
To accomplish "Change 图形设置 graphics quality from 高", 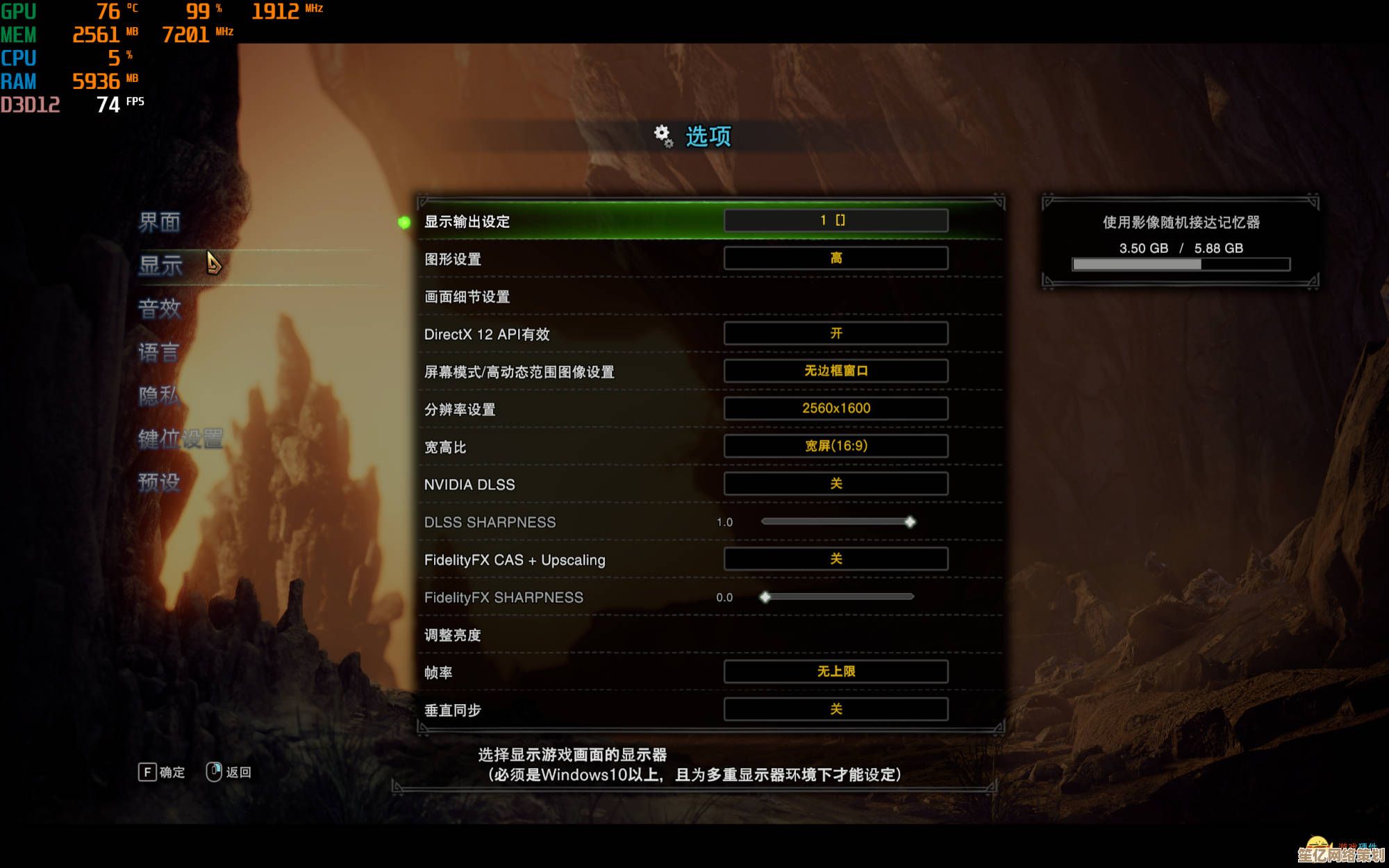I will [835, 258].
